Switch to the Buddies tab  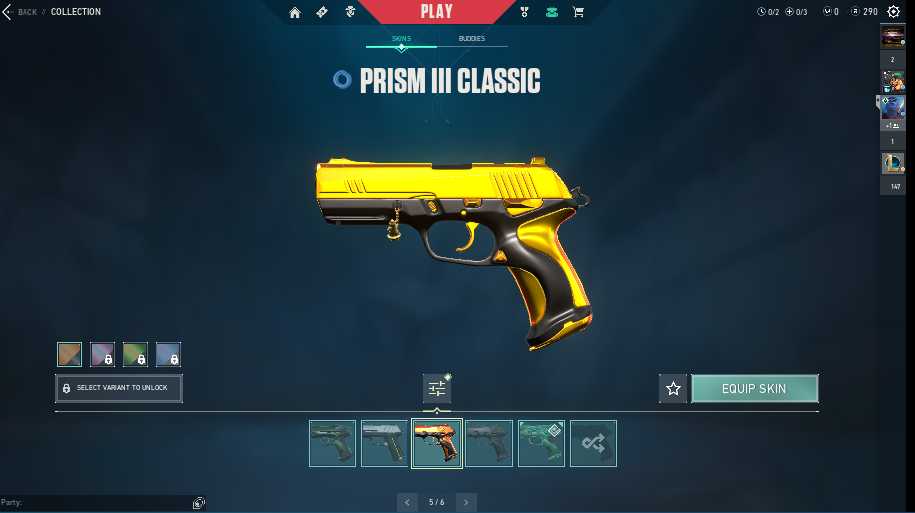coord(472,39)
